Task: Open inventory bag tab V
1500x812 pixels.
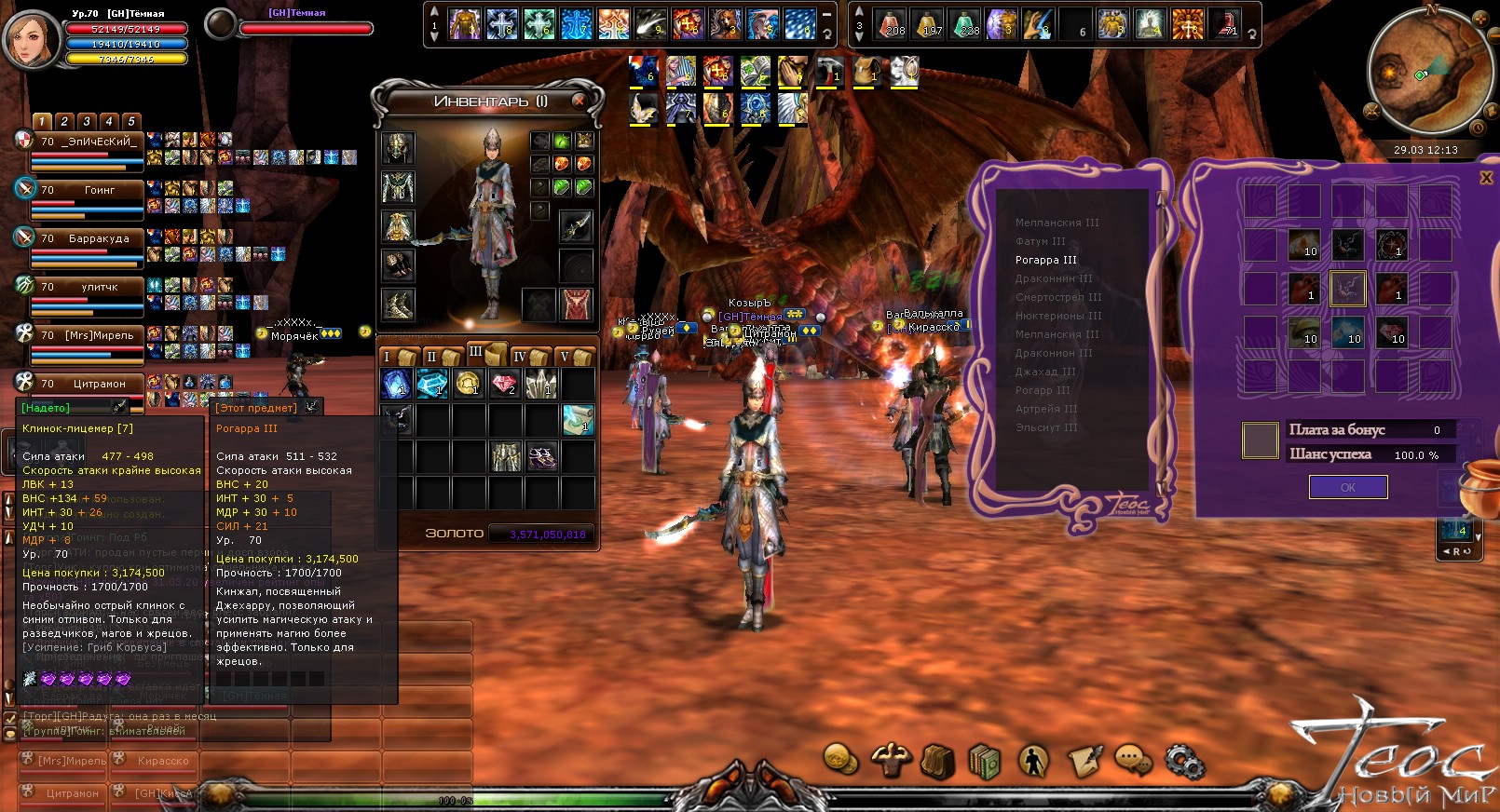Action: [x=572, y=357]
